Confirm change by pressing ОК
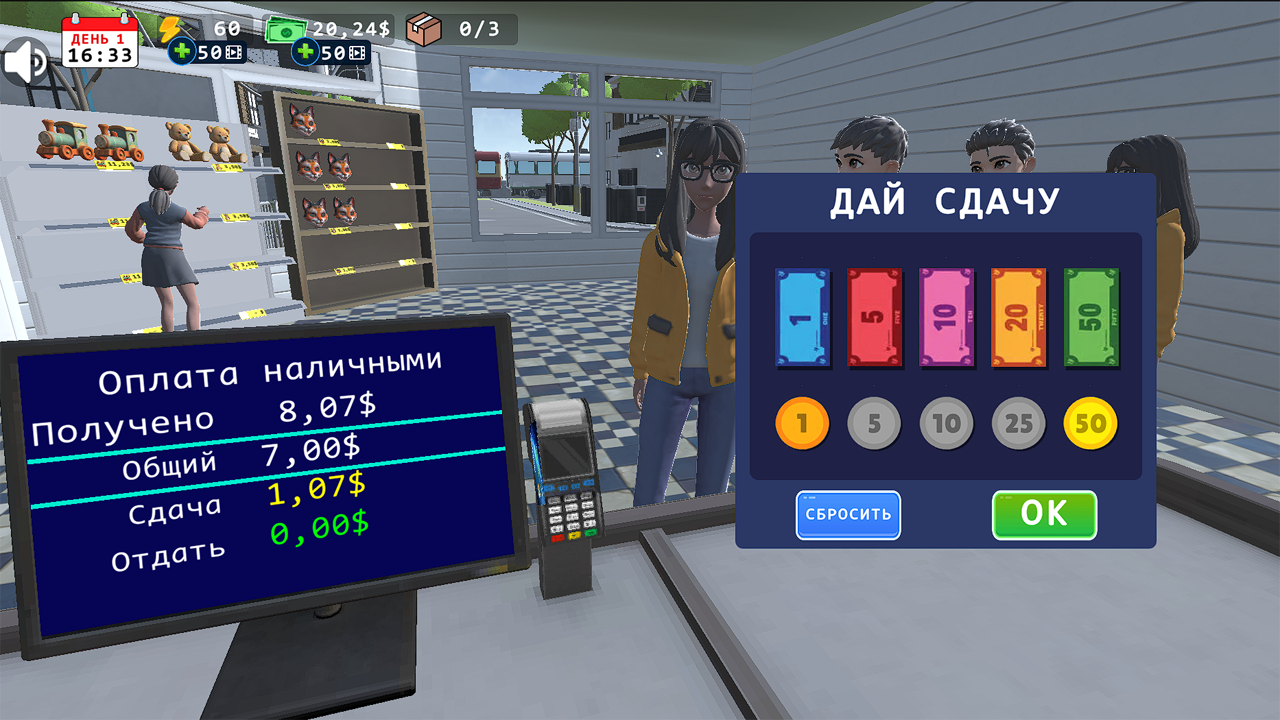The width and height of the screenshot is (1280, 720). [1044, 515]
